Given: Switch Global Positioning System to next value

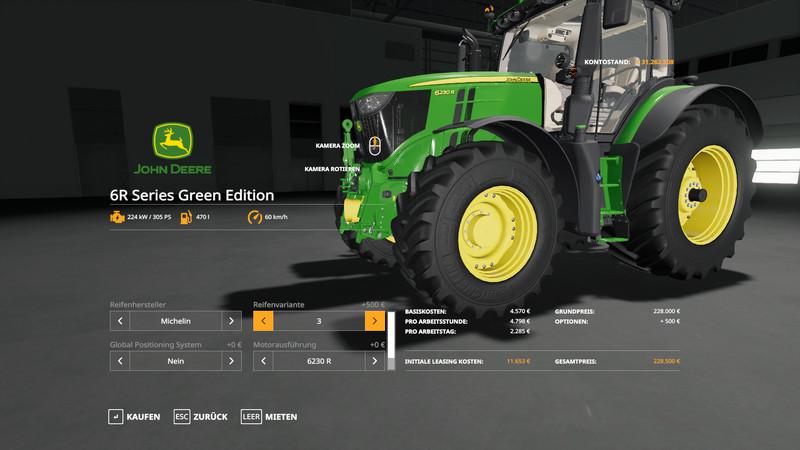Looking at the screenshot, I should pyautogui.click(x=231, y=361).
